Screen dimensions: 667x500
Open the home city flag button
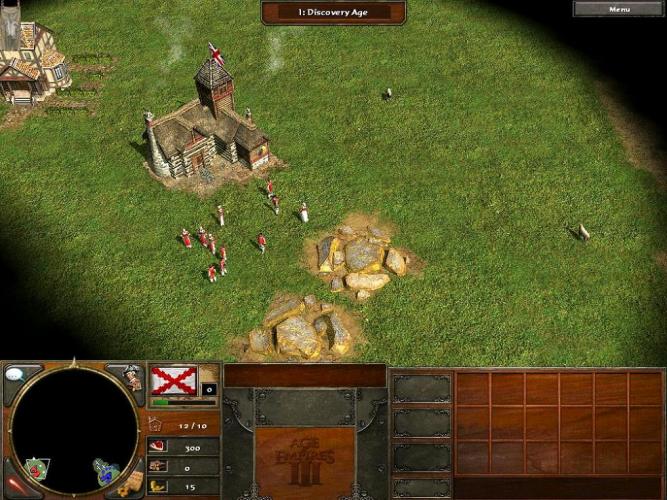[174, 380]
